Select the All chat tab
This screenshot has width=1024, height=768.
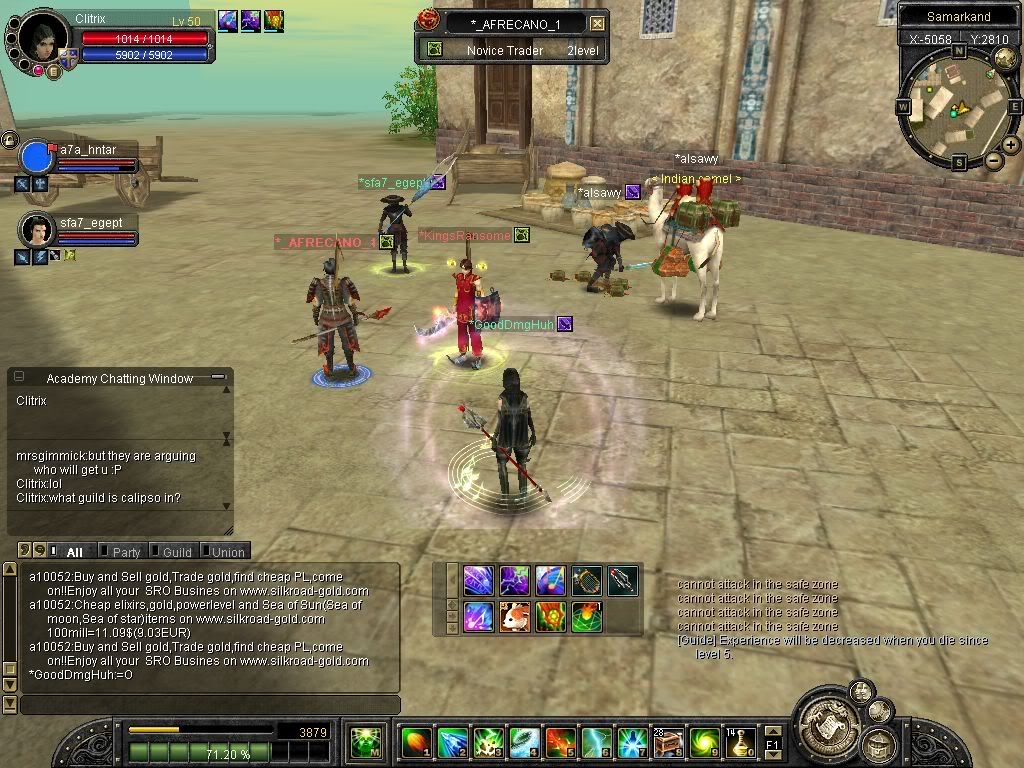click(x=73, y=551)
